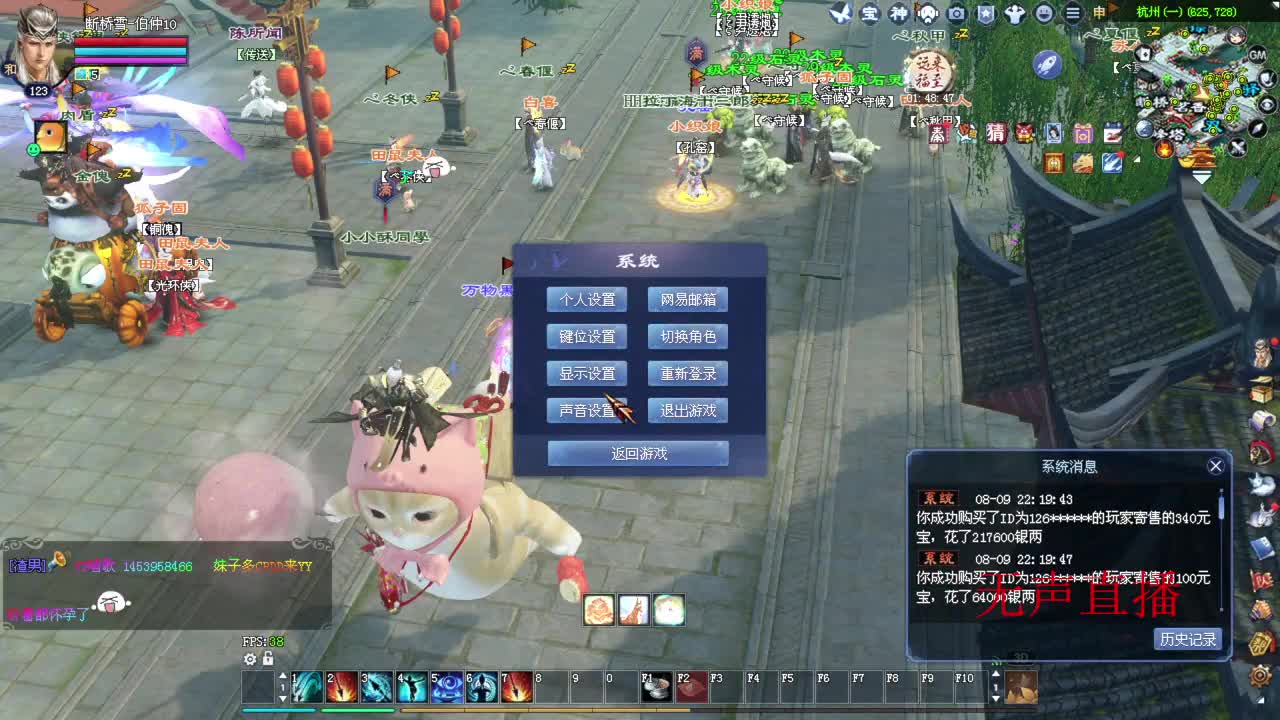Click the crossed swords PK icon near minimap
Viewport: 1280px width, 720px height.
click(x=1236, y=149)
